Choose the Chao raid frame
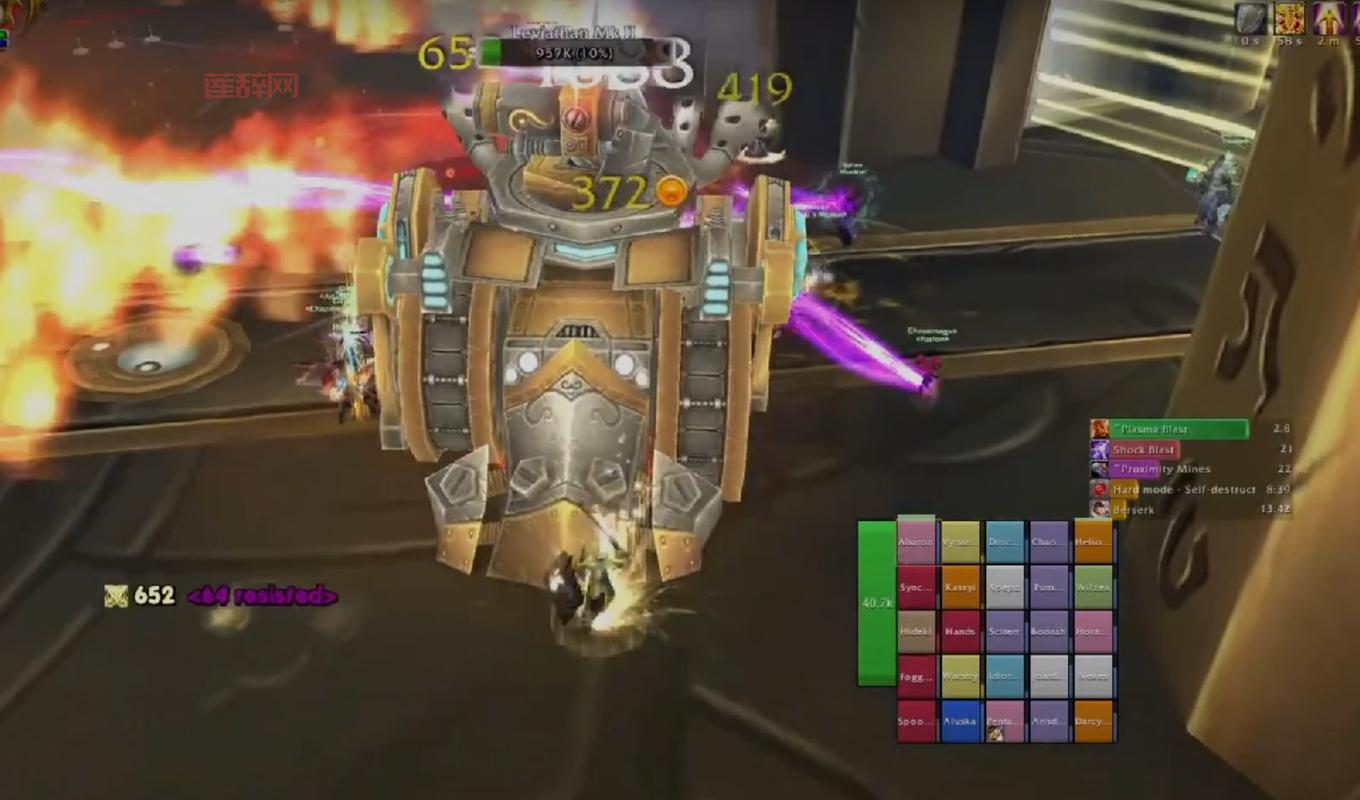This screenshot has height=800, width=1360. coord(1049,542)
